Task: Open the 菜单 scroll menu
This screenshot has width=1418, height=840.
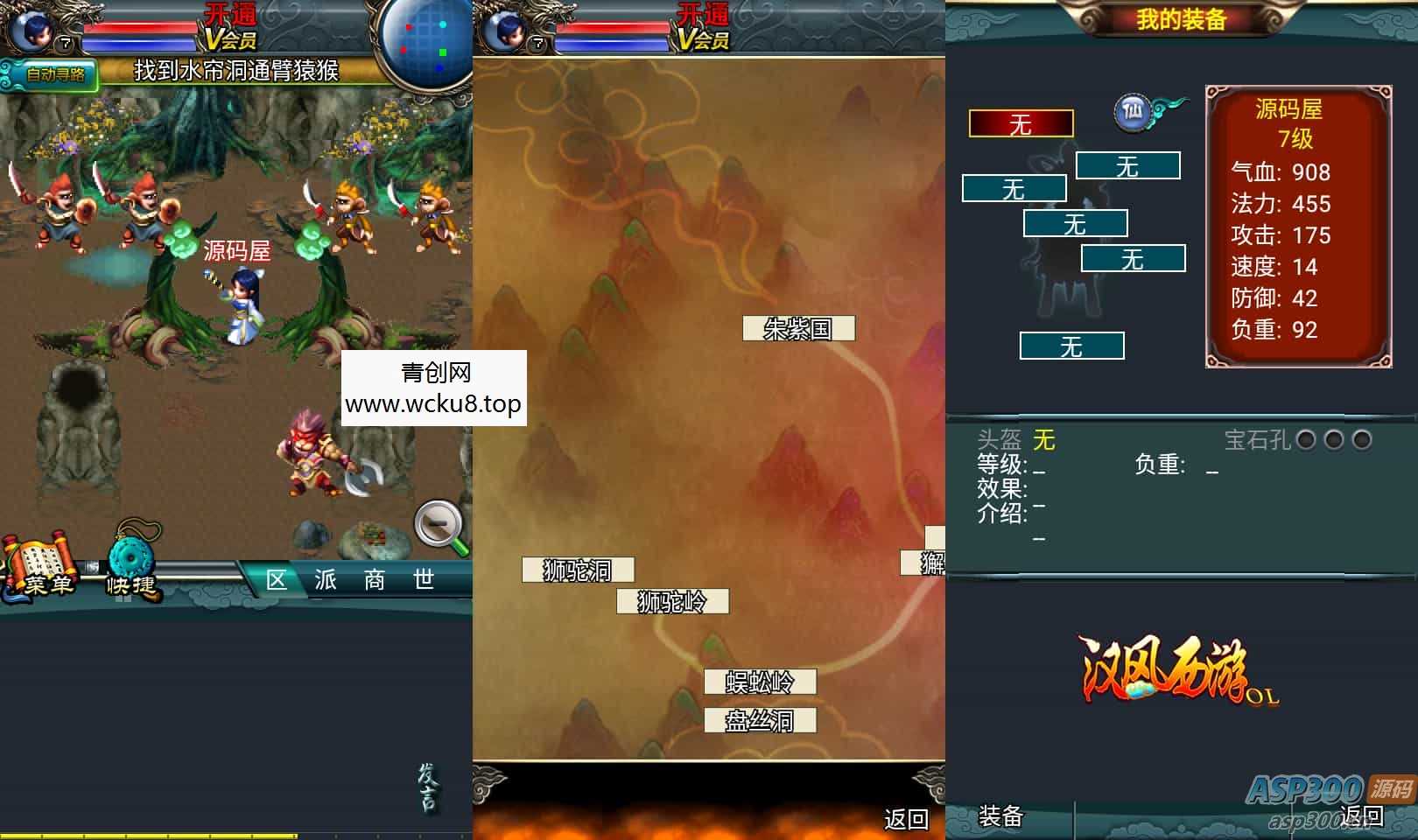Action: (x=39, y=569)
